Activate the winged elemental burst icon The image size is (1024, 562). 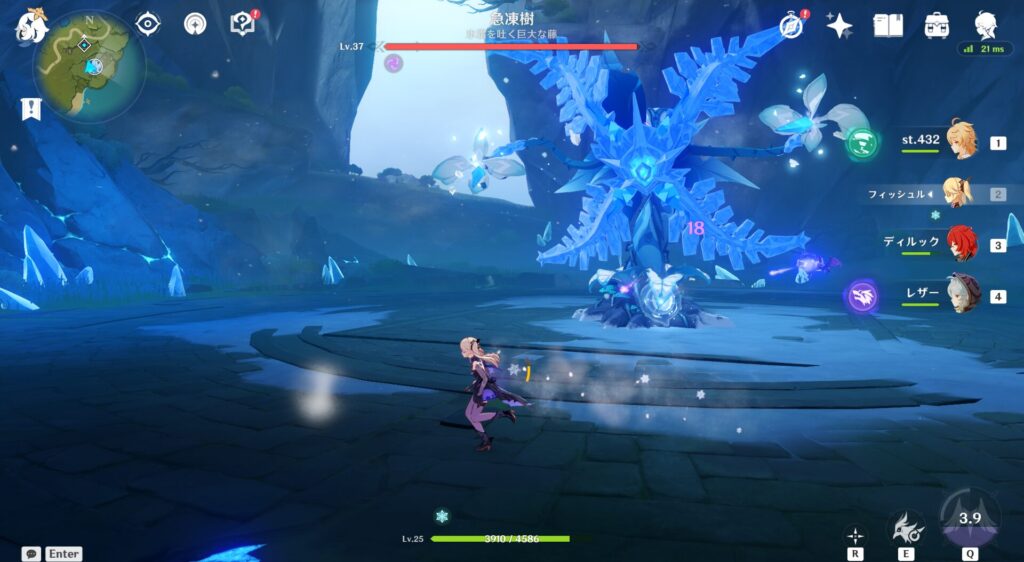pyautogui.click(x=968, y=520)
